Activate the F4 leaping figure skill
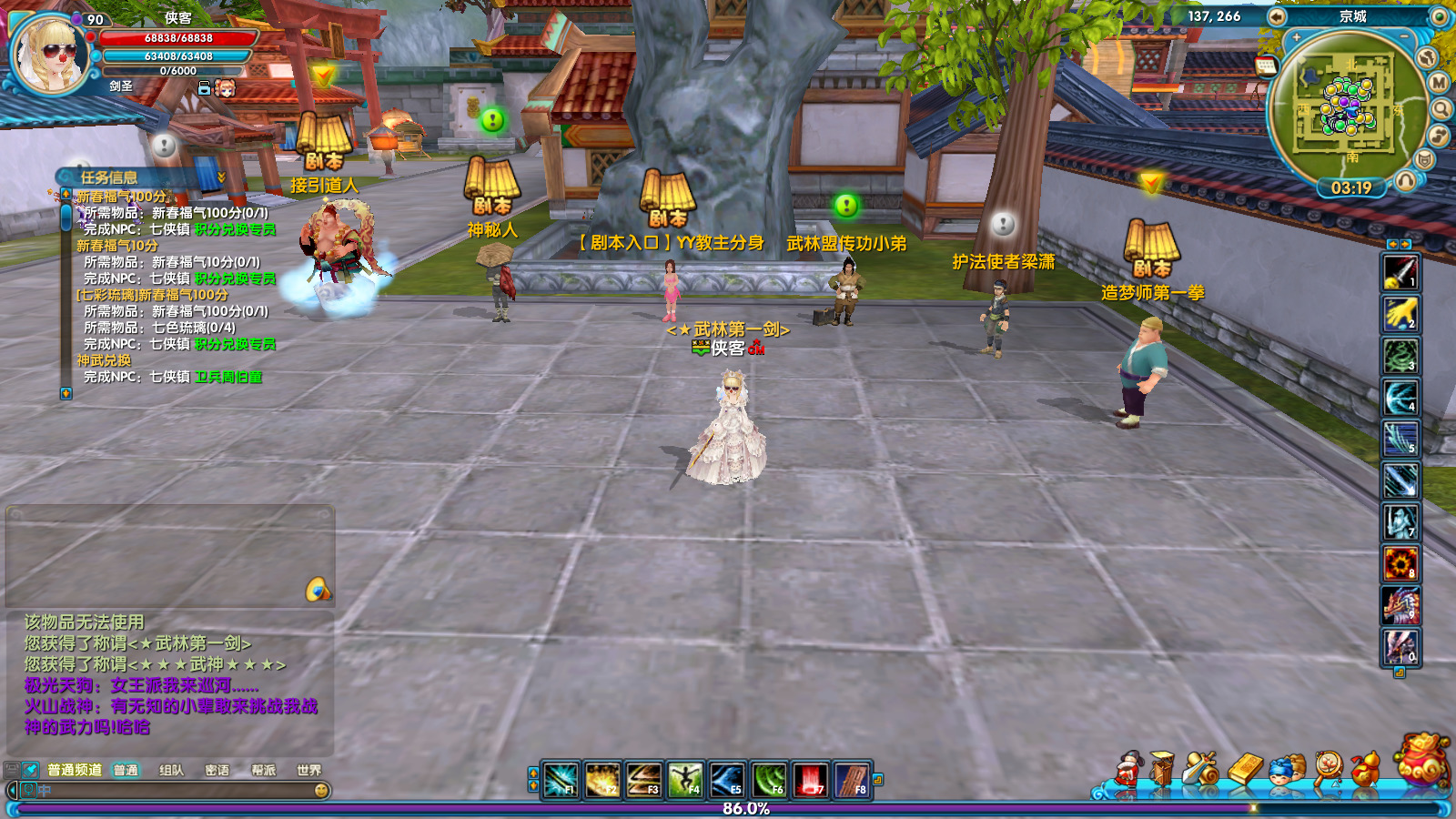The image size is (1456, 819). click(x=685, y=780)
